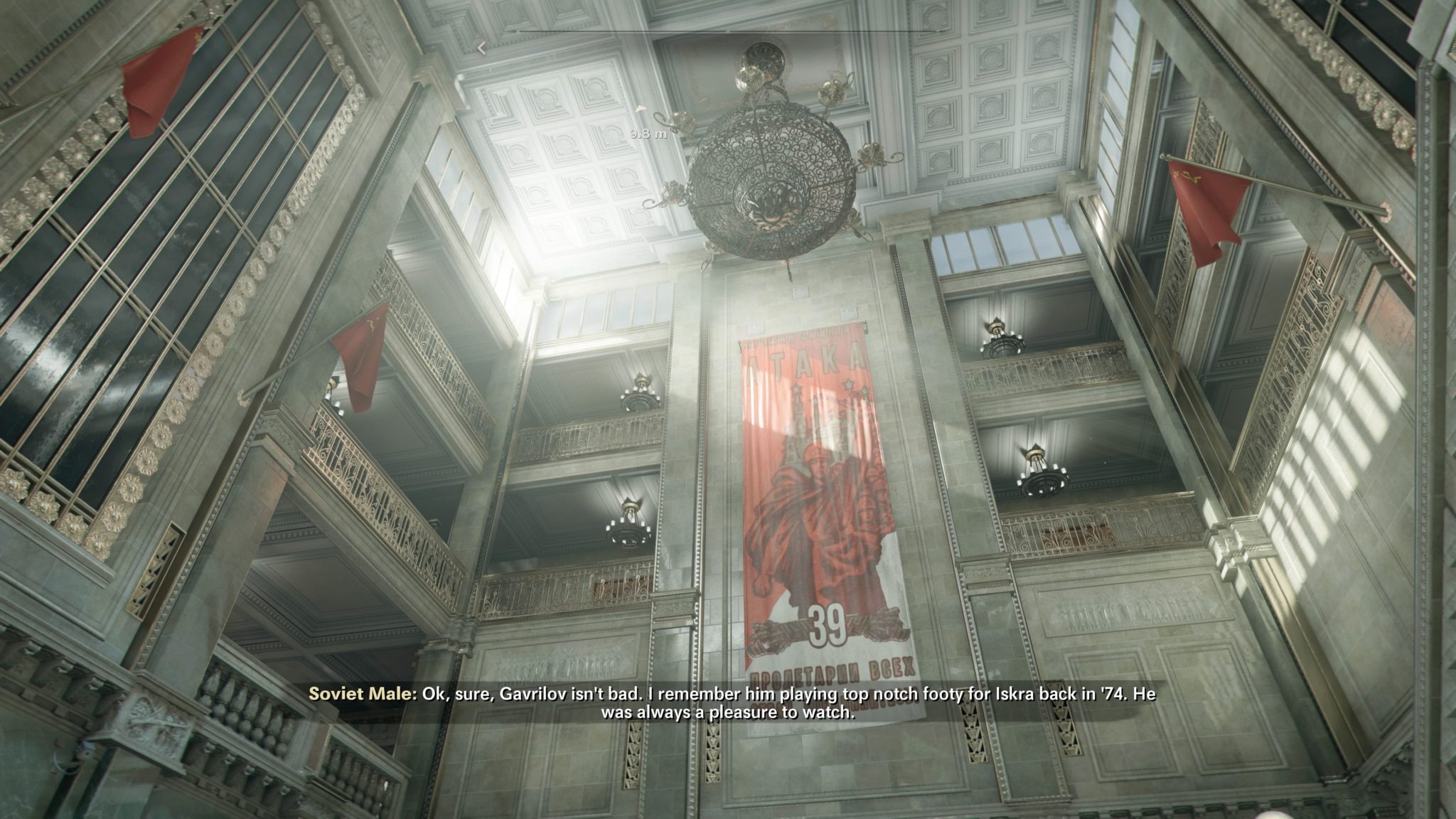The height and width of the screenshot is (819, 1456).
Task: Click the thin compass bar
Action: 727,31
